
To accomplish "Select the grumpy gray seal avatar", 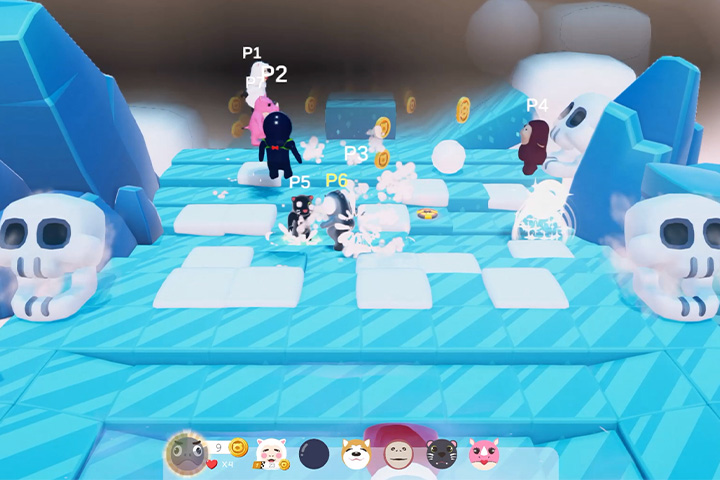I will (x=186, y=453).
